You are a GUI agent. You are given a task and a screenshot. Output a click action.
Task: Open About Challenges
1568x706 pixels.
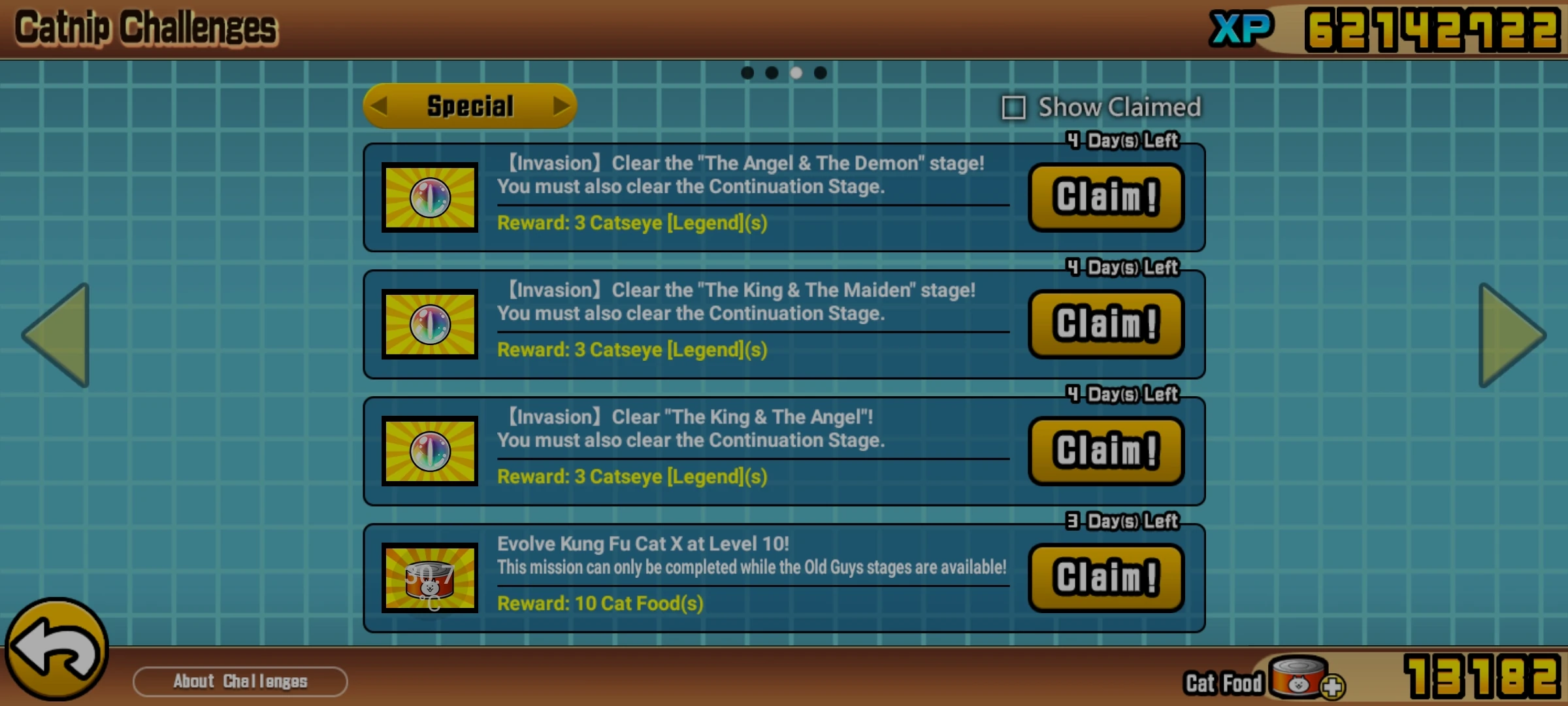click(239, 681)
